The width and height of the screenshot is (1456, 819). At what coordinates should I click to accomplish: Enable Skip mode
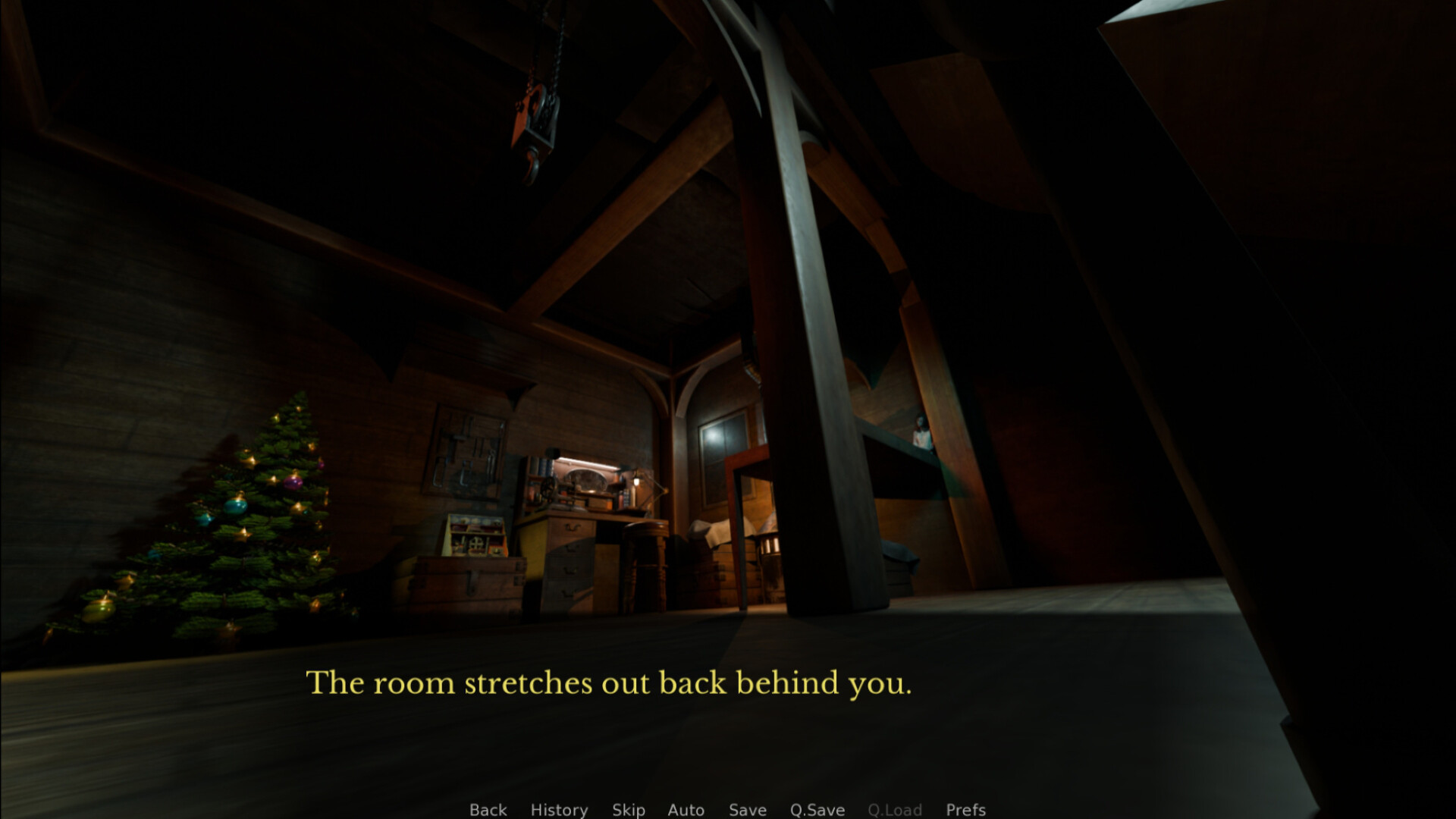(628, 810)
